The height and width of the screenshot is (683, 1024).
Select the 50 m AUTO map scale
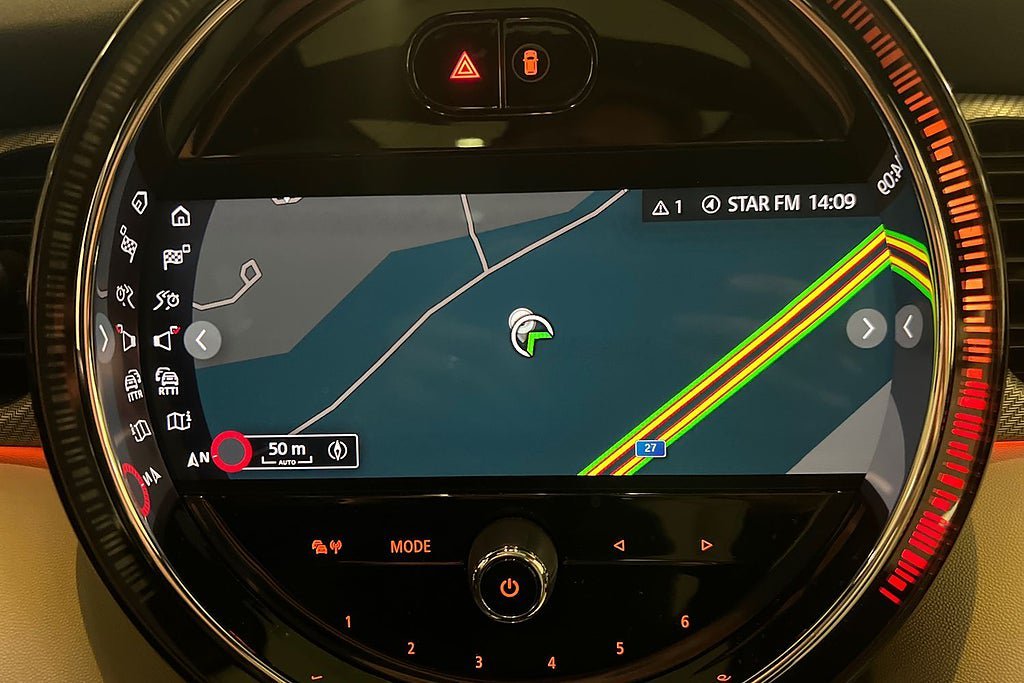(x=287, y=452)
